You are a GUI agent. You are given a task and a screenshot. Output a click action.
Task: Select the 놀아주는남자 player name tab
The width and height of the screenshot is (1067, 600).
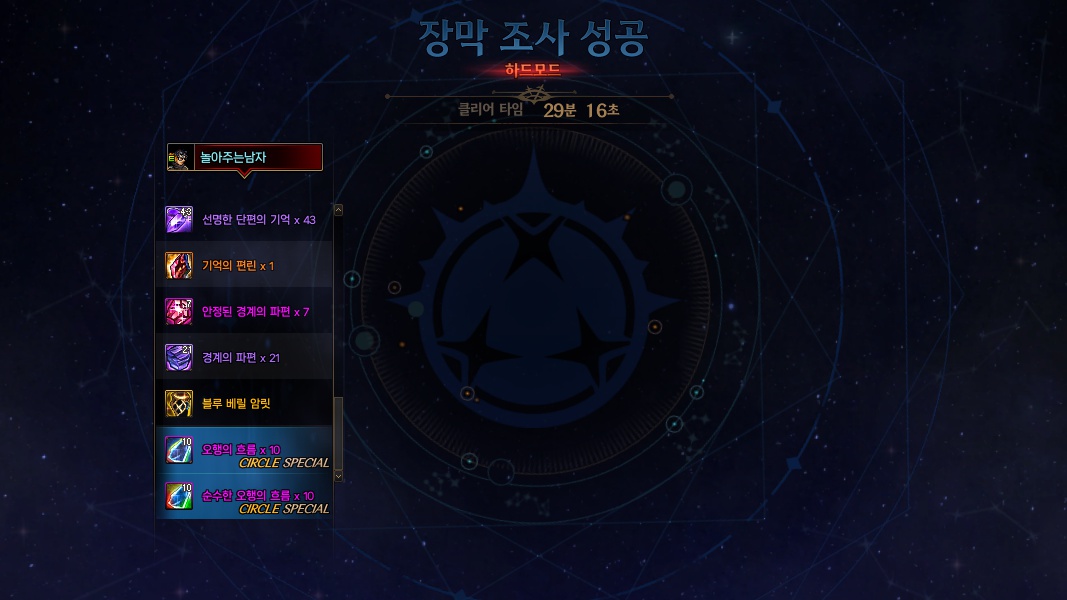(246, 157)
